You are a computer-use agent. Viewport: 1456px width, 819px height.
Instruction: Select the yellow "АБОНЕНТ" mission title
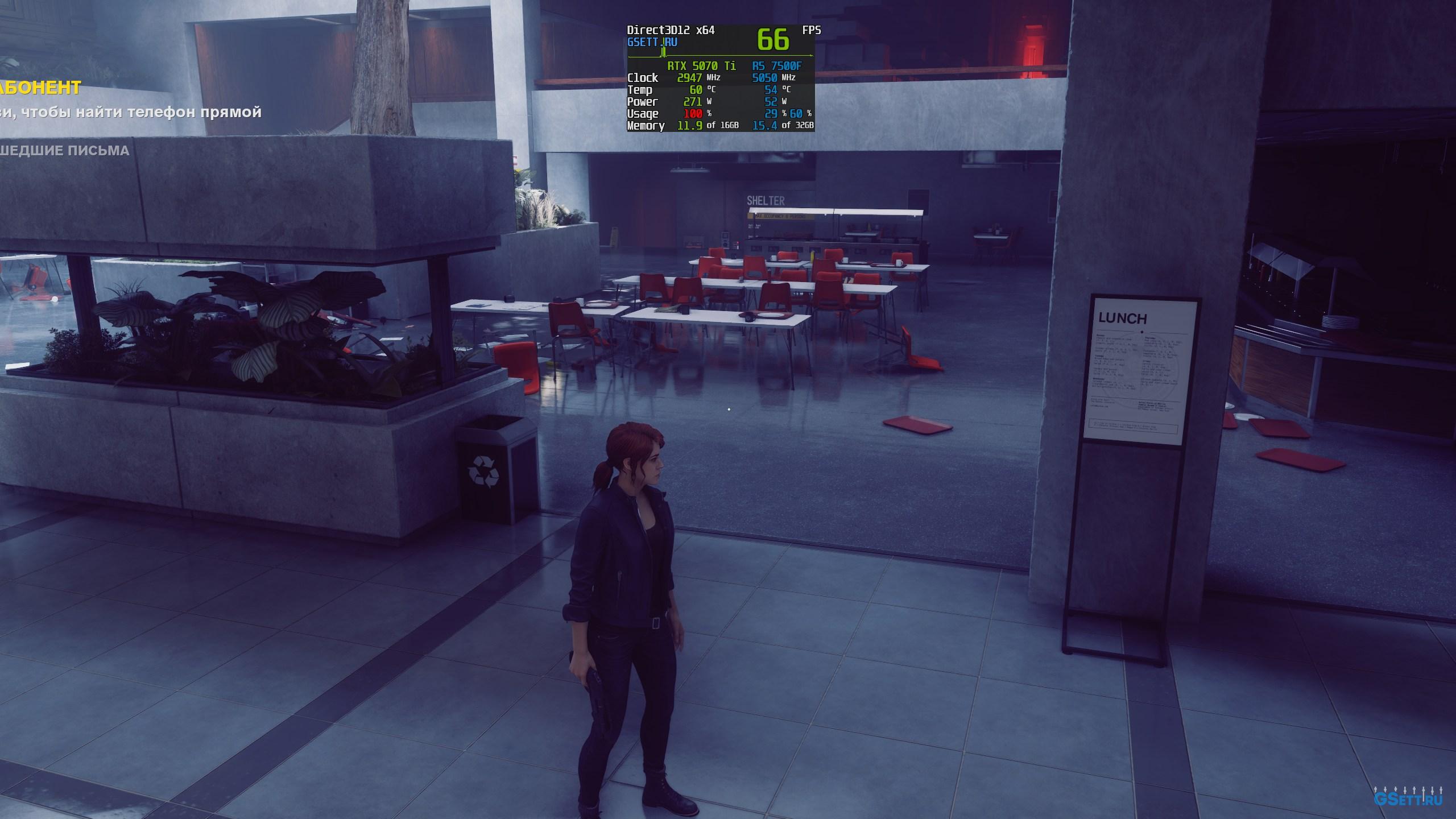tap(40, 88)
